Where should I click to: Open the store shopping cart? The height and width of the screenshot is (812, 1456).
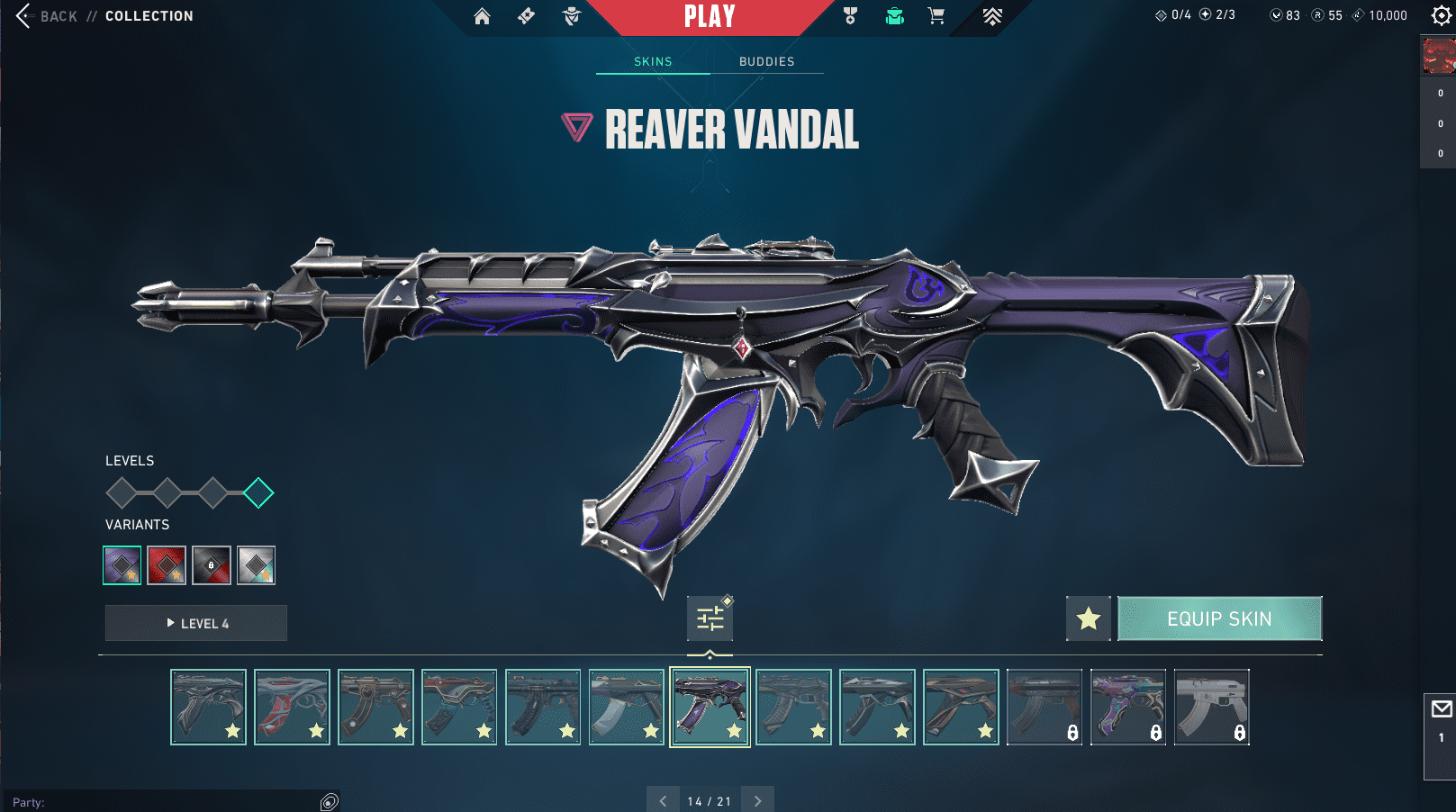click(x=936, y=16)
